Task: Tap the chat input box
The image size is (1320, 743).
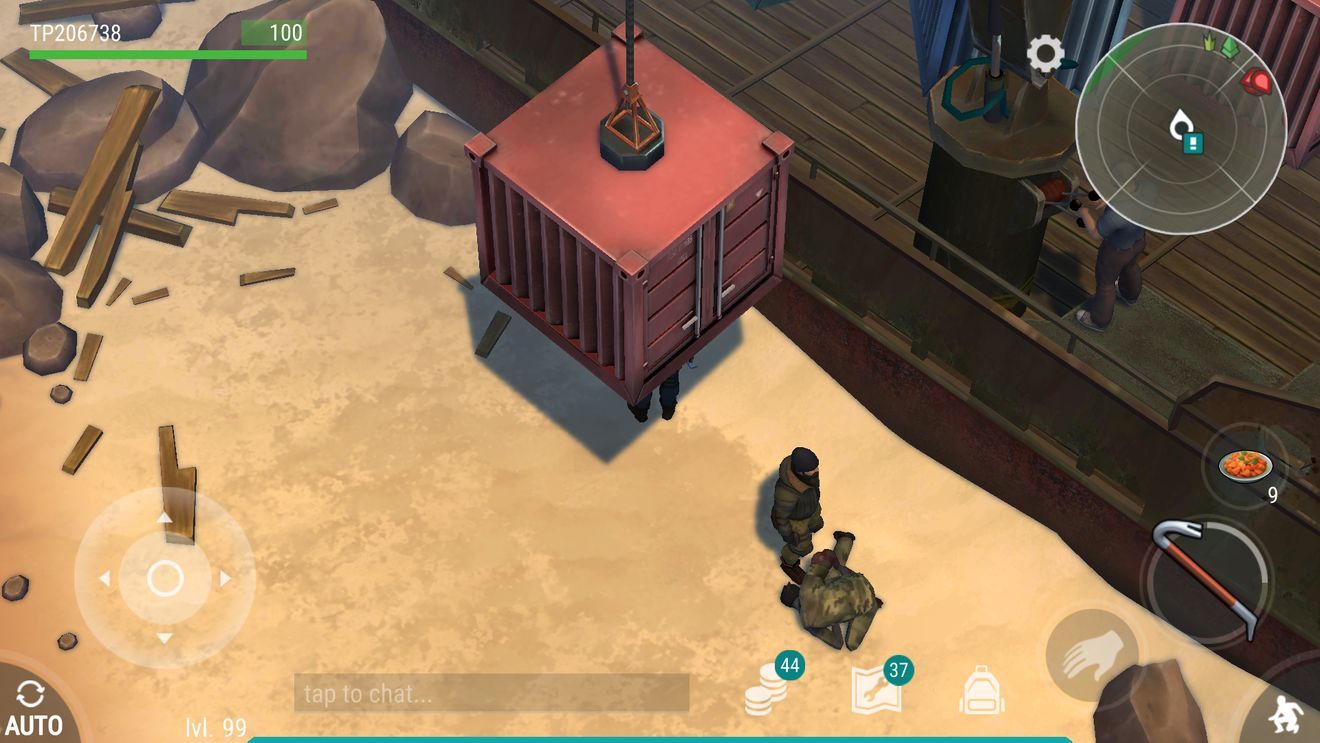Action: 491,693
